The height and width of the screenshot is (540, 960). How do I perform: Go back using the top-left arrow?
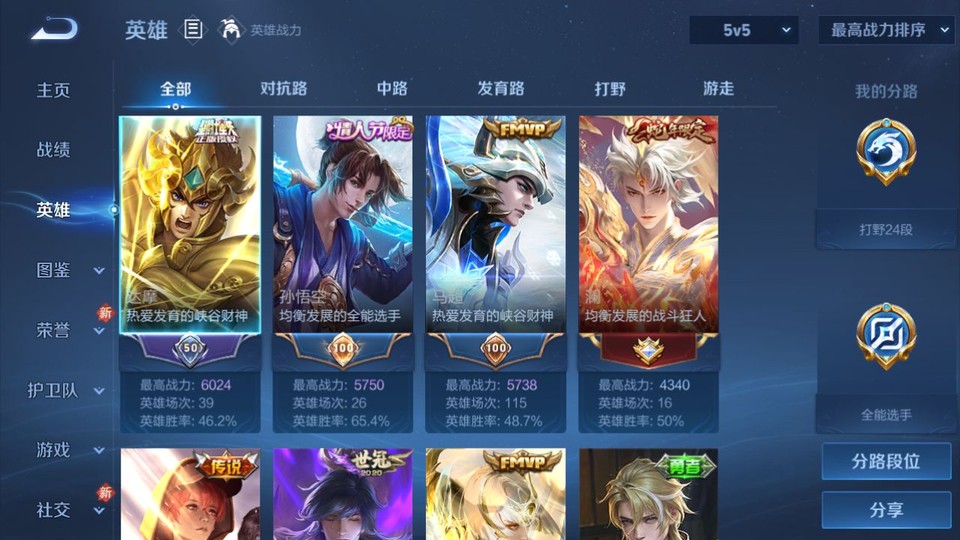click(x=53, y=29)
